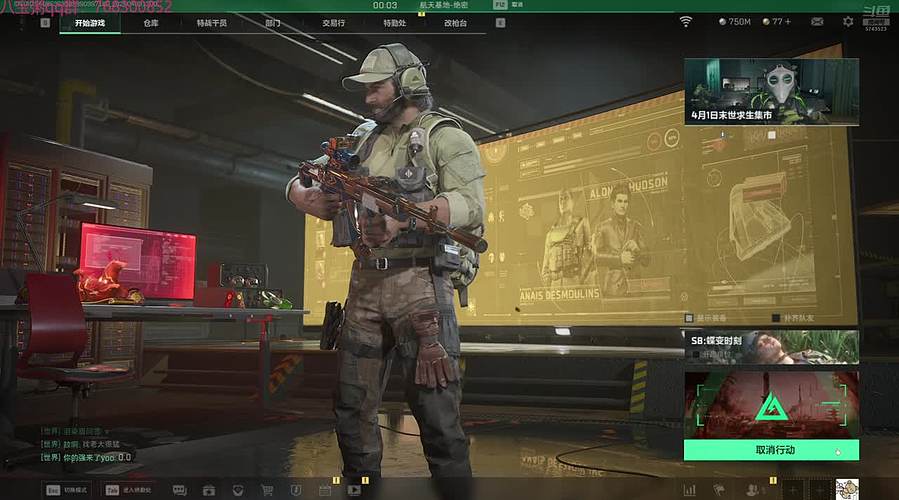The width and height of the screenshot is (899, 500).
Task: Switch to the 改枪台 gunsmith tab
Action: (455, 22)
